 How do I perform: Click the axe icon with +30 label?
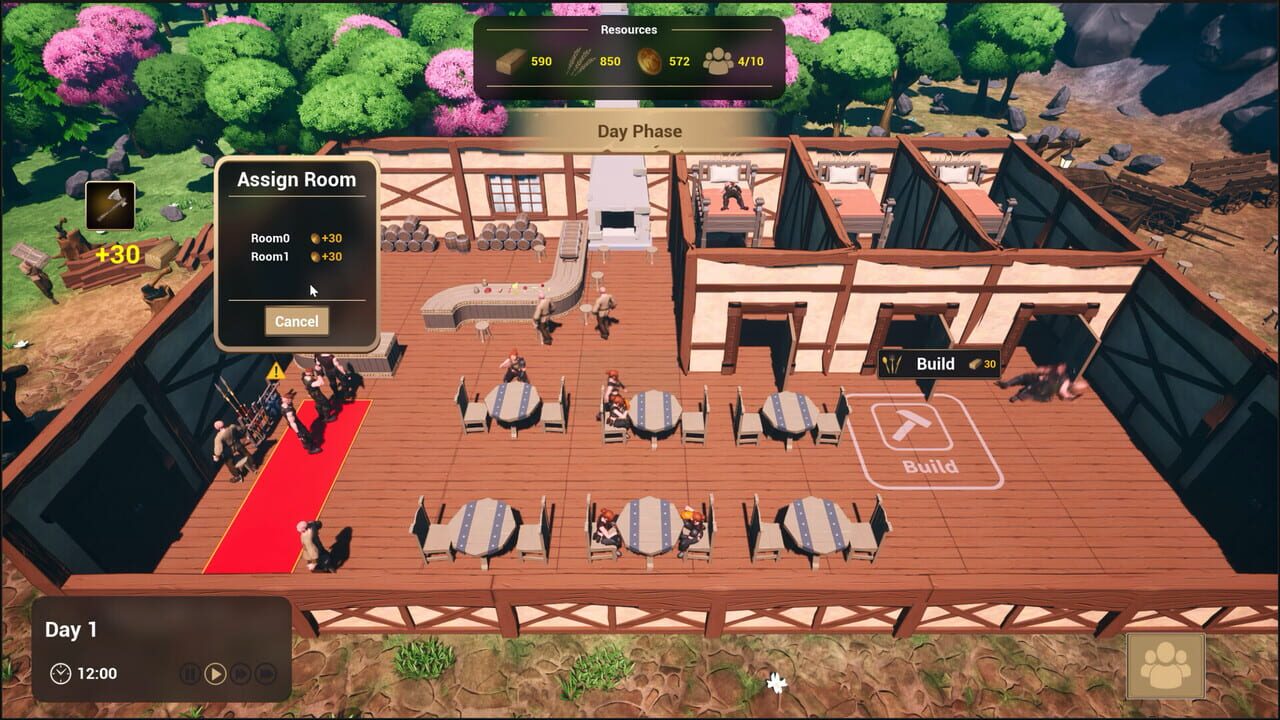pos(110,206)
